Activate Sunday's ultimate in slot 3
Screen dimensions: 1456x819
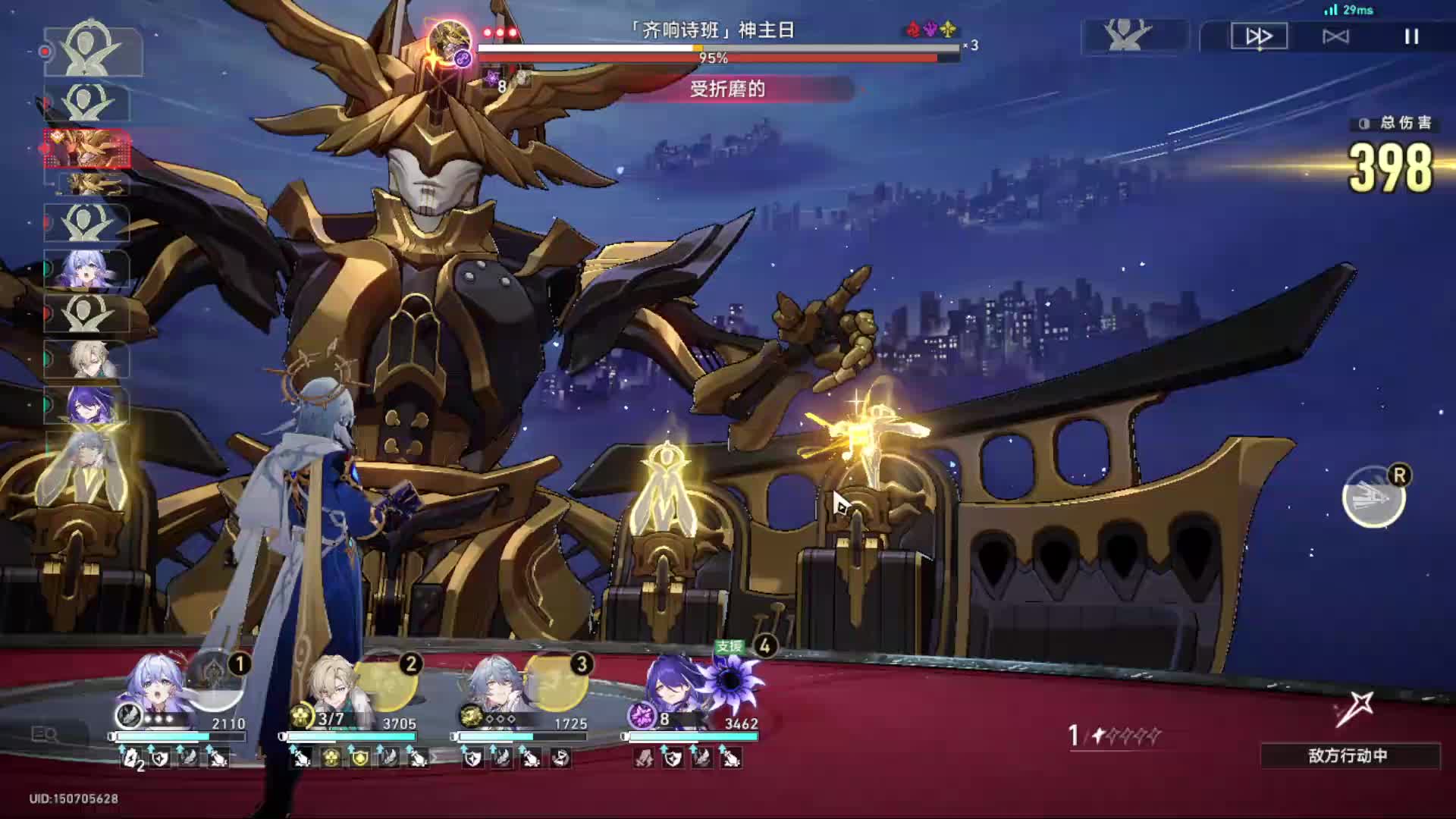coord(559,680)
